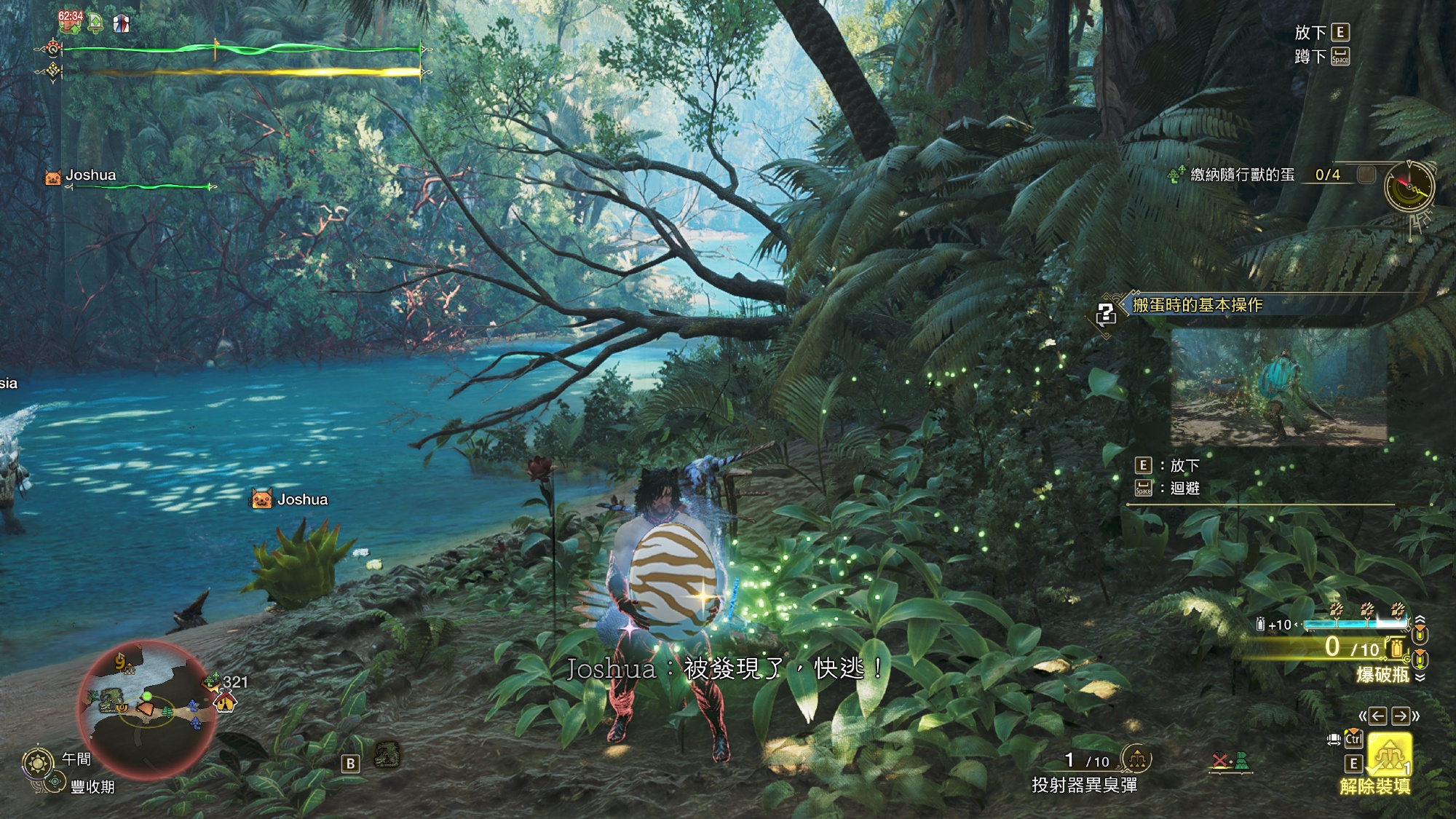
Task: Click the 午間 sun time-of-day icon
Action: click(37, 763)
